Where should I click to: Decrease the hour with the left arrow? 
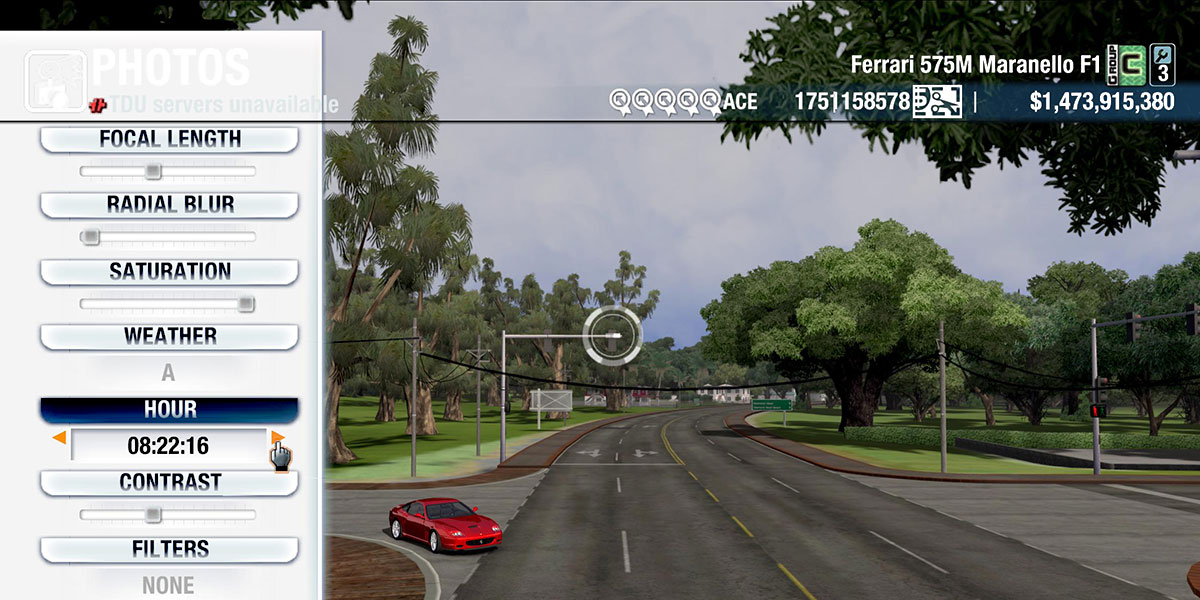point(60,438)
